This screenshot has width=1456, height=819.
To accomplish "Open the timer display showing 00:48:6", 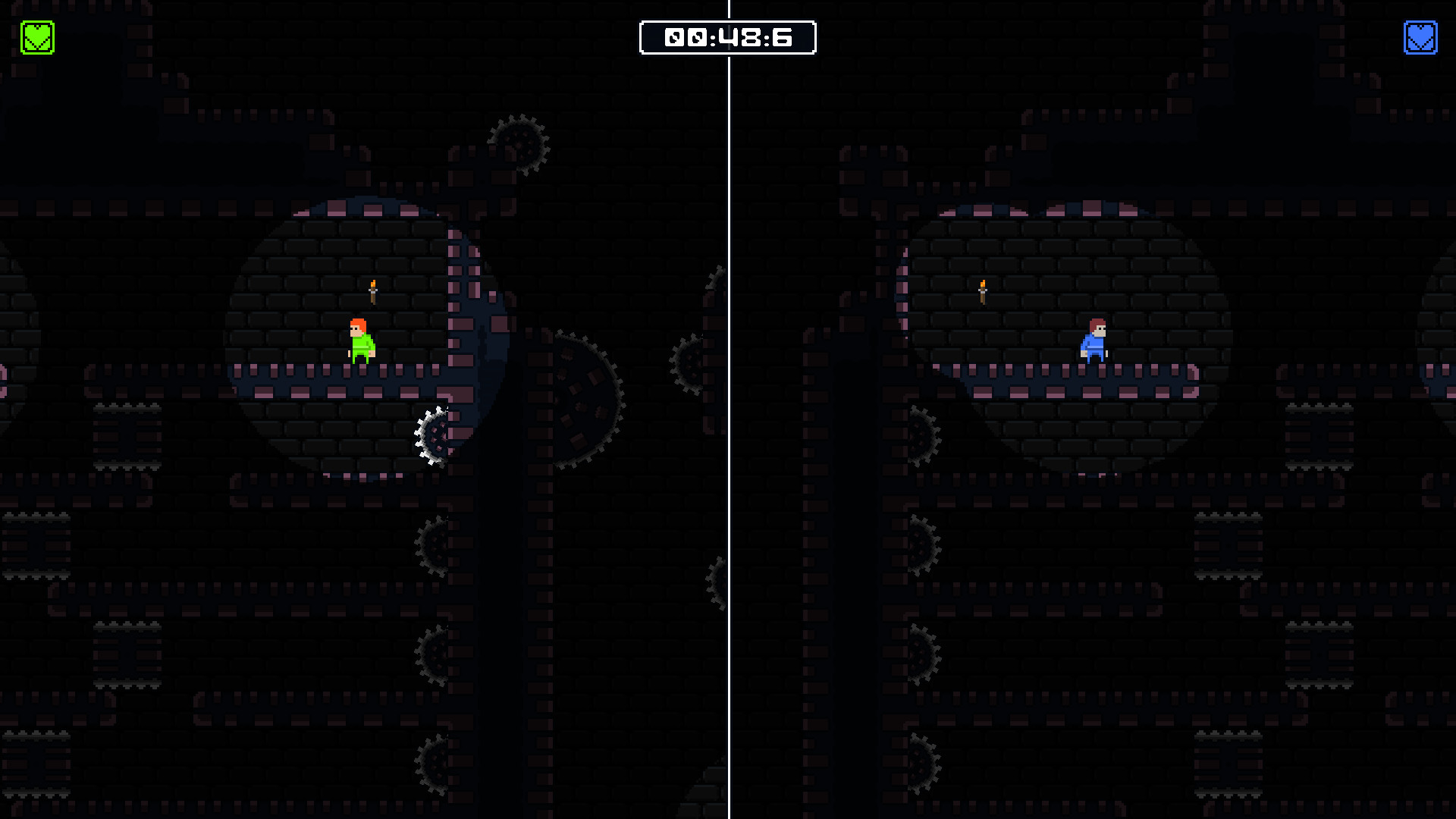I will [x=728, y=36].
